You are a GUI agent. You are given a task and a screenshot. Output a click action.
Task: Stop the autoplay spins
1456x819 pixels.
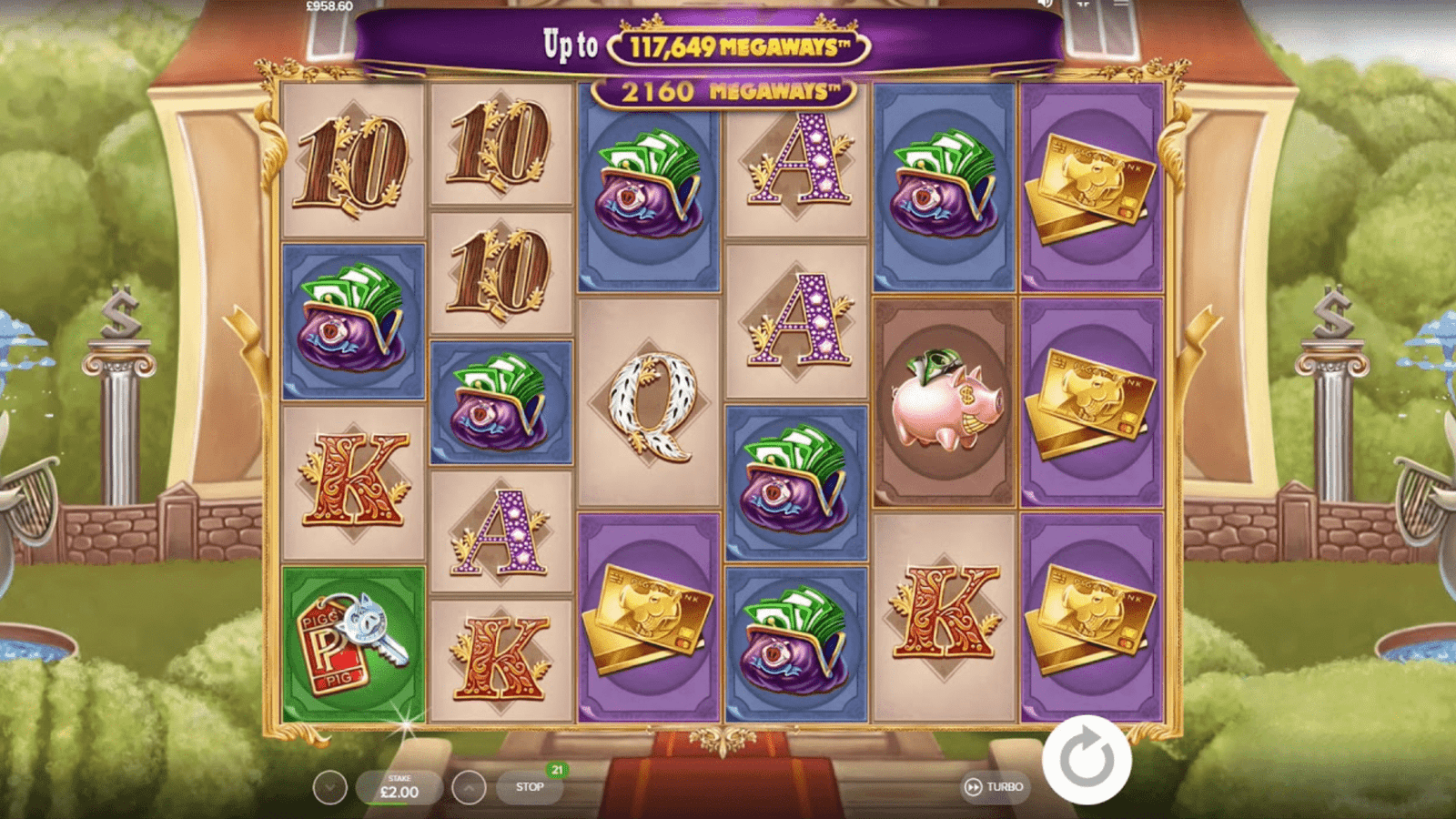[530, 787]
